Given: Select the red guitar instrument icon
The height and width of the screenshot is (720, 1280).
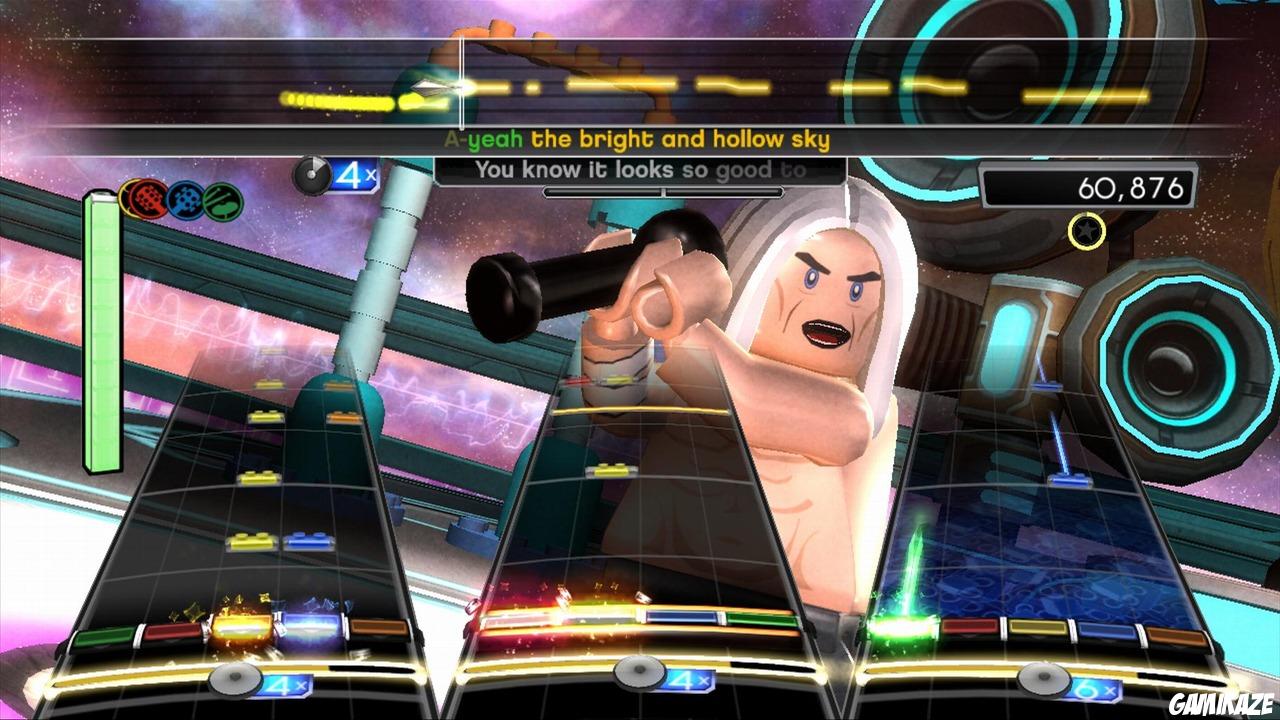Looking at the screenshot, I should 145,200.
